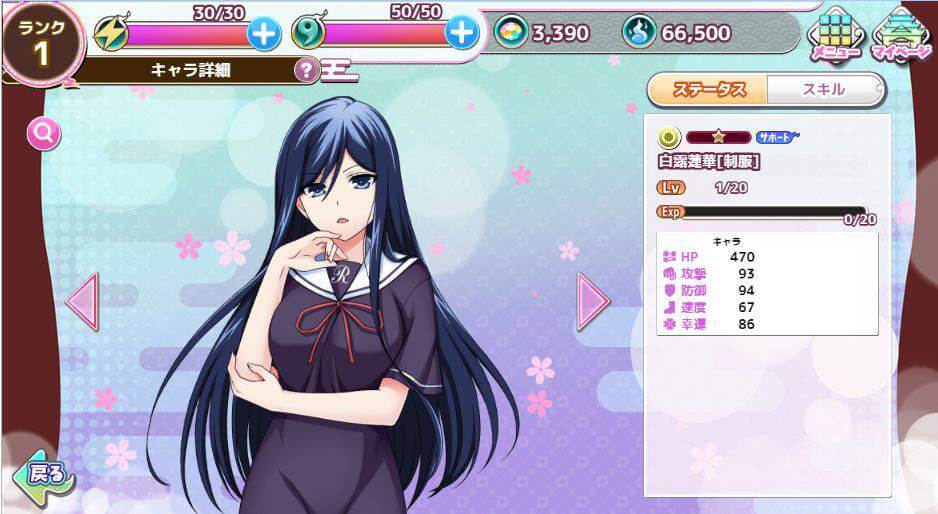Open the pink magnifying glass zoom view
The height and width of the screenshot is (514, 938).
pos(44,133)
